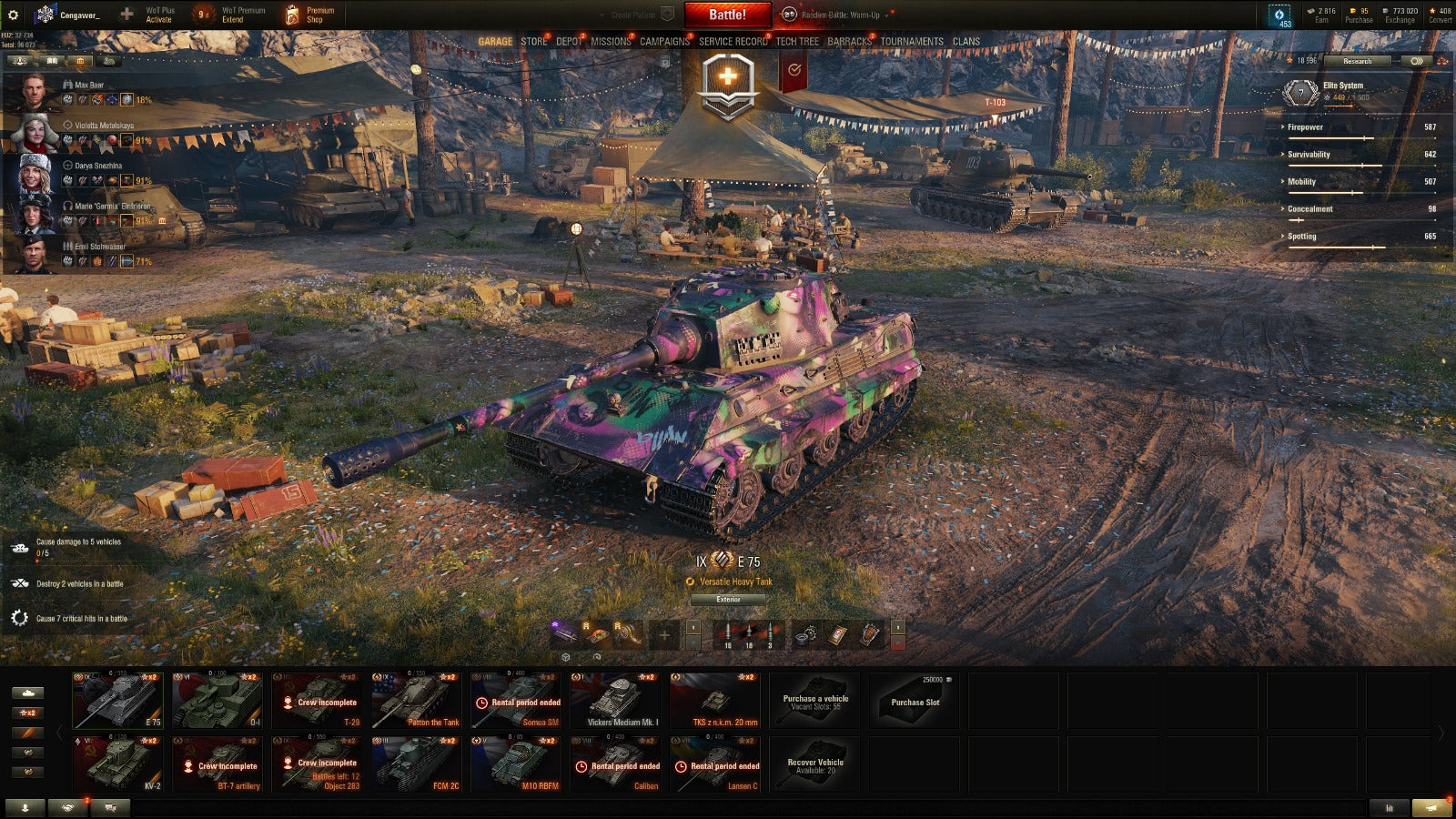The height and width of the screenshot is (819, 1456).
Task: Go to the Barracks tab
Action: click(x=849, y=41)
